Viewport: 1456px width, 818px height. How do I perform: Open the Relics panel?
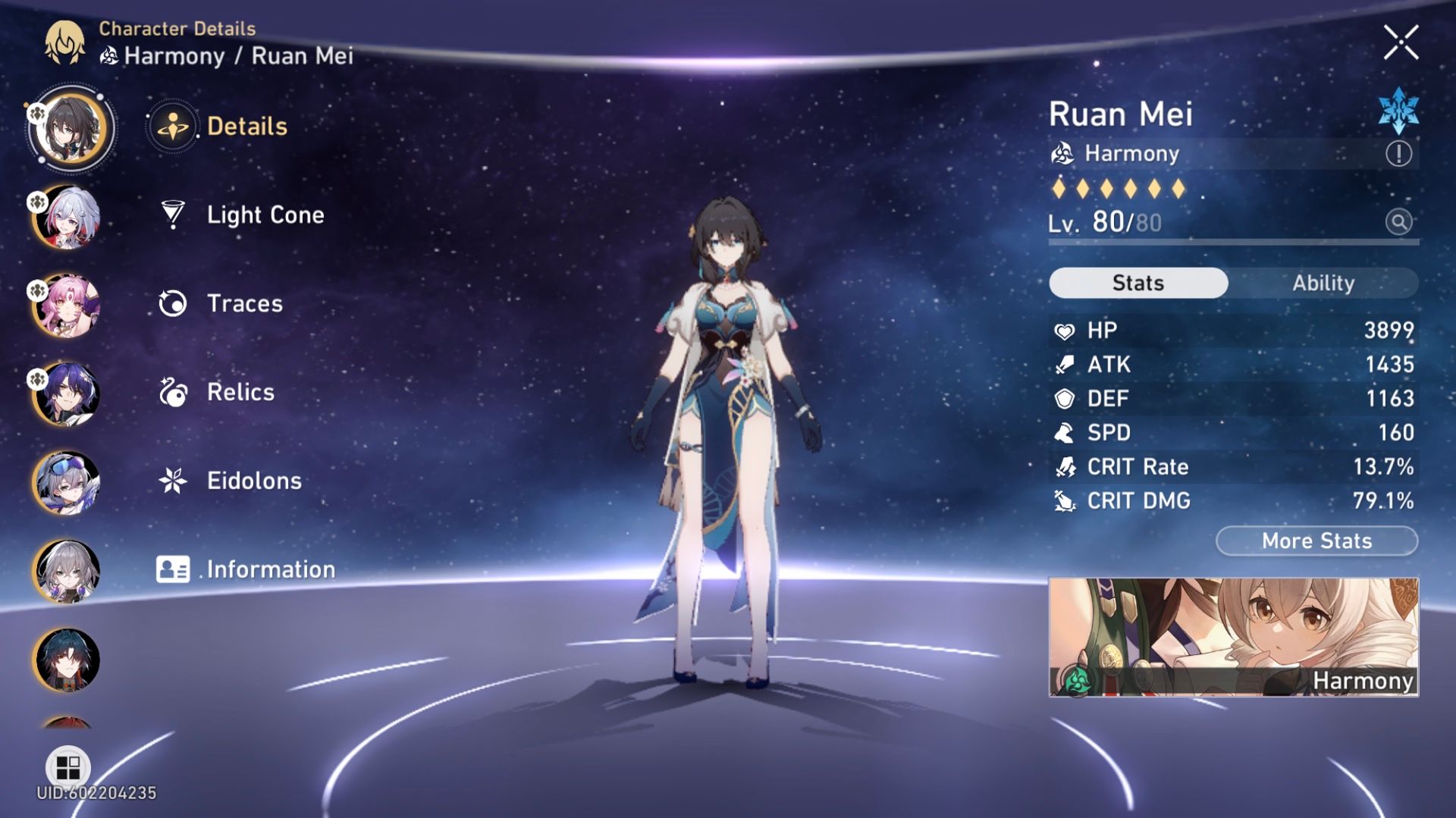pyautogui.click(x=239, y=392)
